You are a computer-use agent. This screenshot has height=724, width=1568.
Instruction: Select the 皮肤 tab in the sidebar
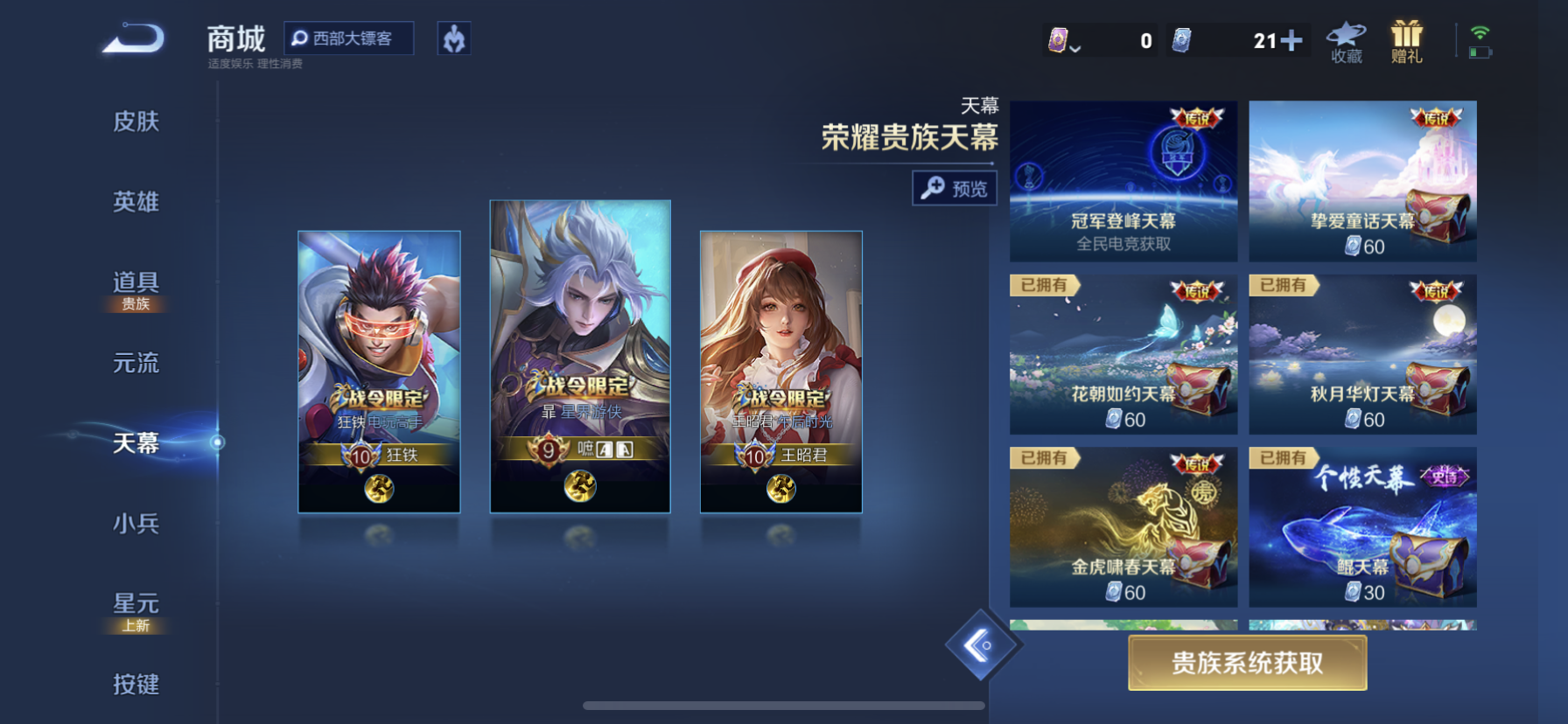click(x=136, y=122)
